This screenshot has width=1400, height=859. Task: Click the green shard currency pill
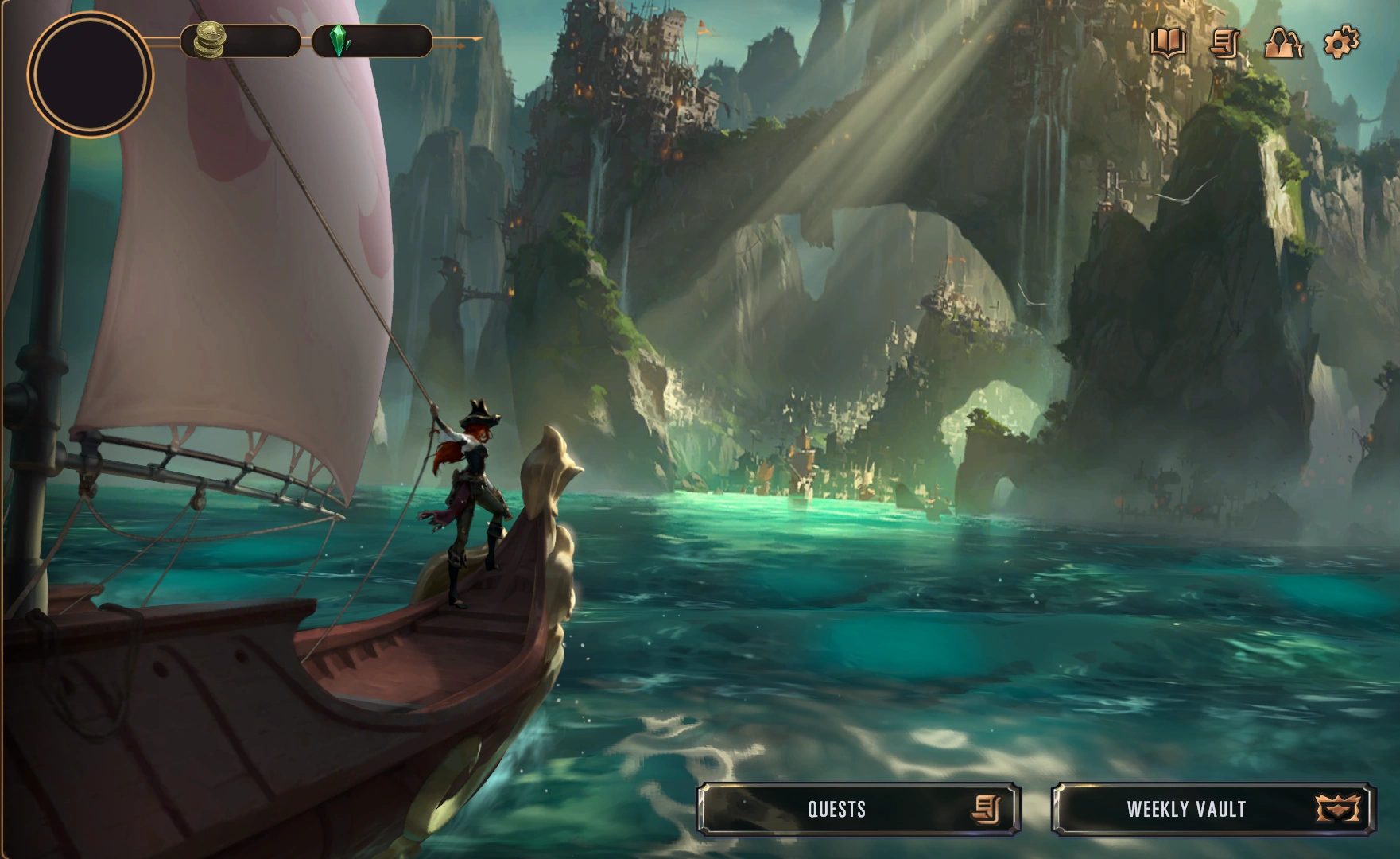click(372, 41)
